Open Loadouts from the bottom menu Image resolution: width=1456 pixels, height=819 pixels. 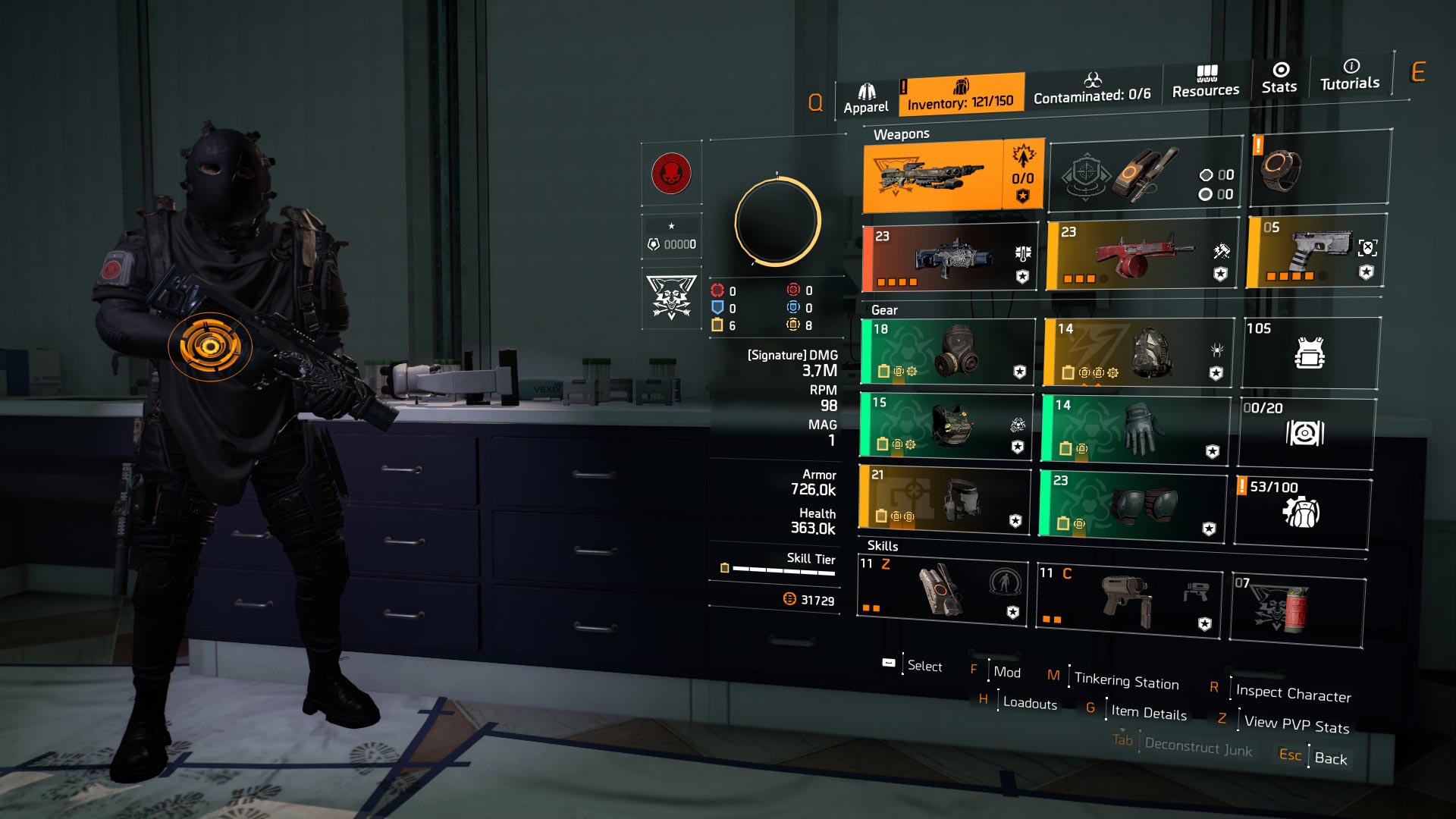coord(1029,703)
